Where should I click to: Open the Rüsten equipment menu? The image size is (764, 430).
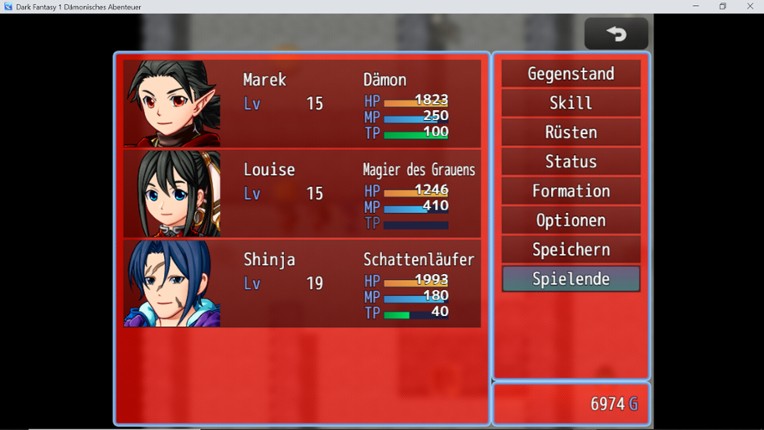coord(571,132)
